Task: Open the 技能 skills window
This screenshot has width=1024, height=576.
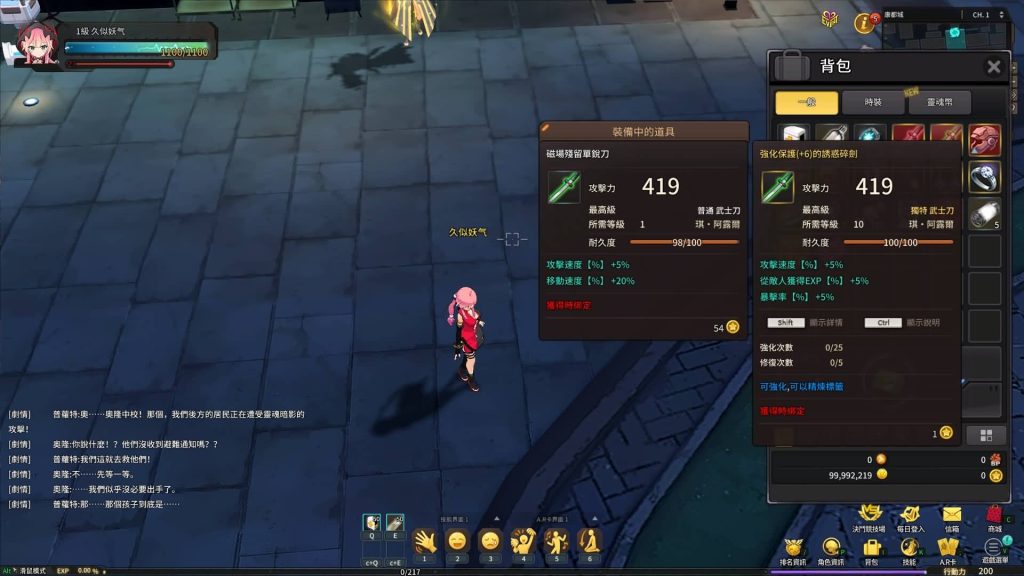Action: coord(909,551)
